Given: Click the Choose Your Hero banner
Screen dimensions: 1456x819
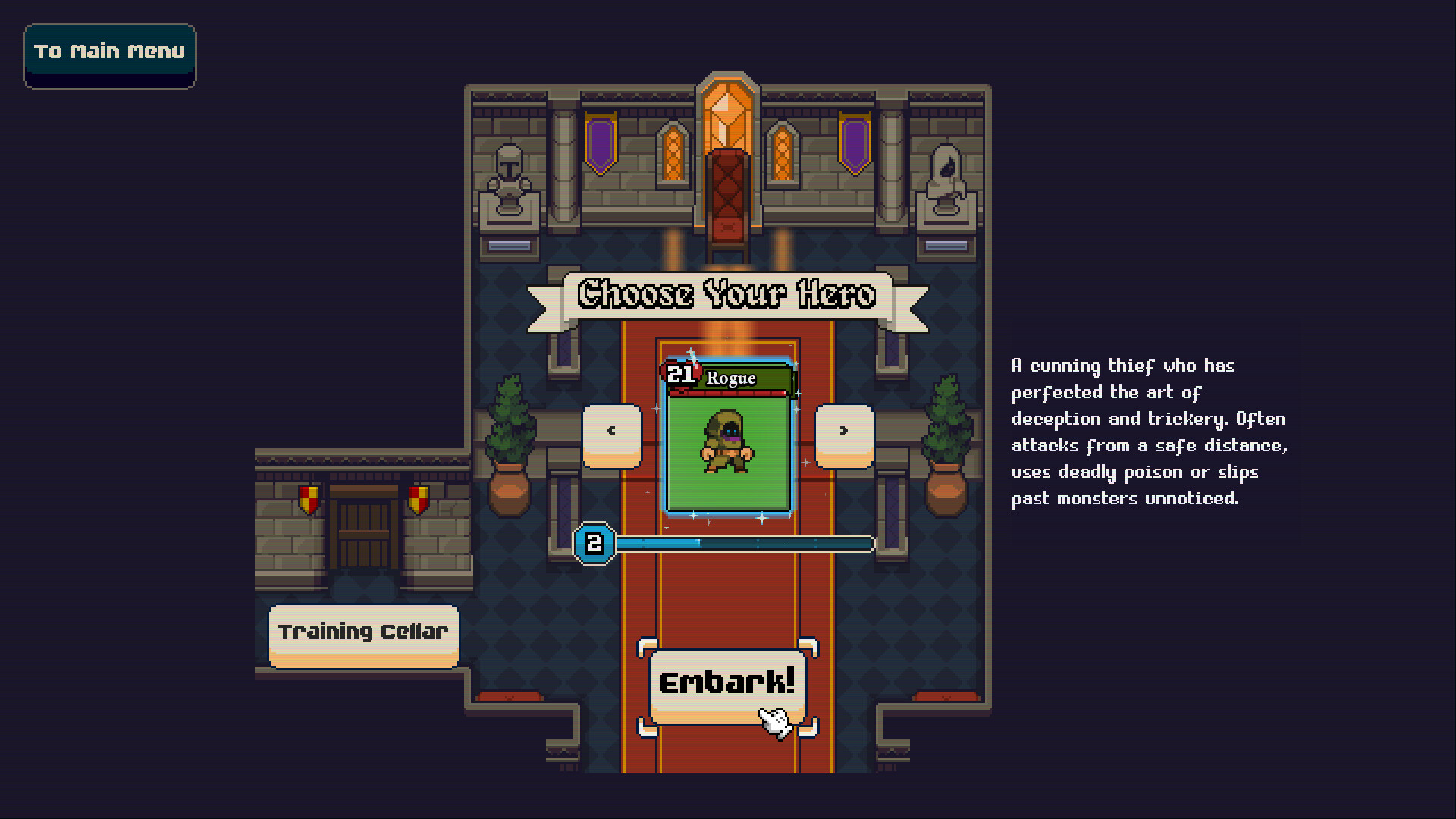Looking at the screenshot, I should pyautogui.click(x=726, y=296).
